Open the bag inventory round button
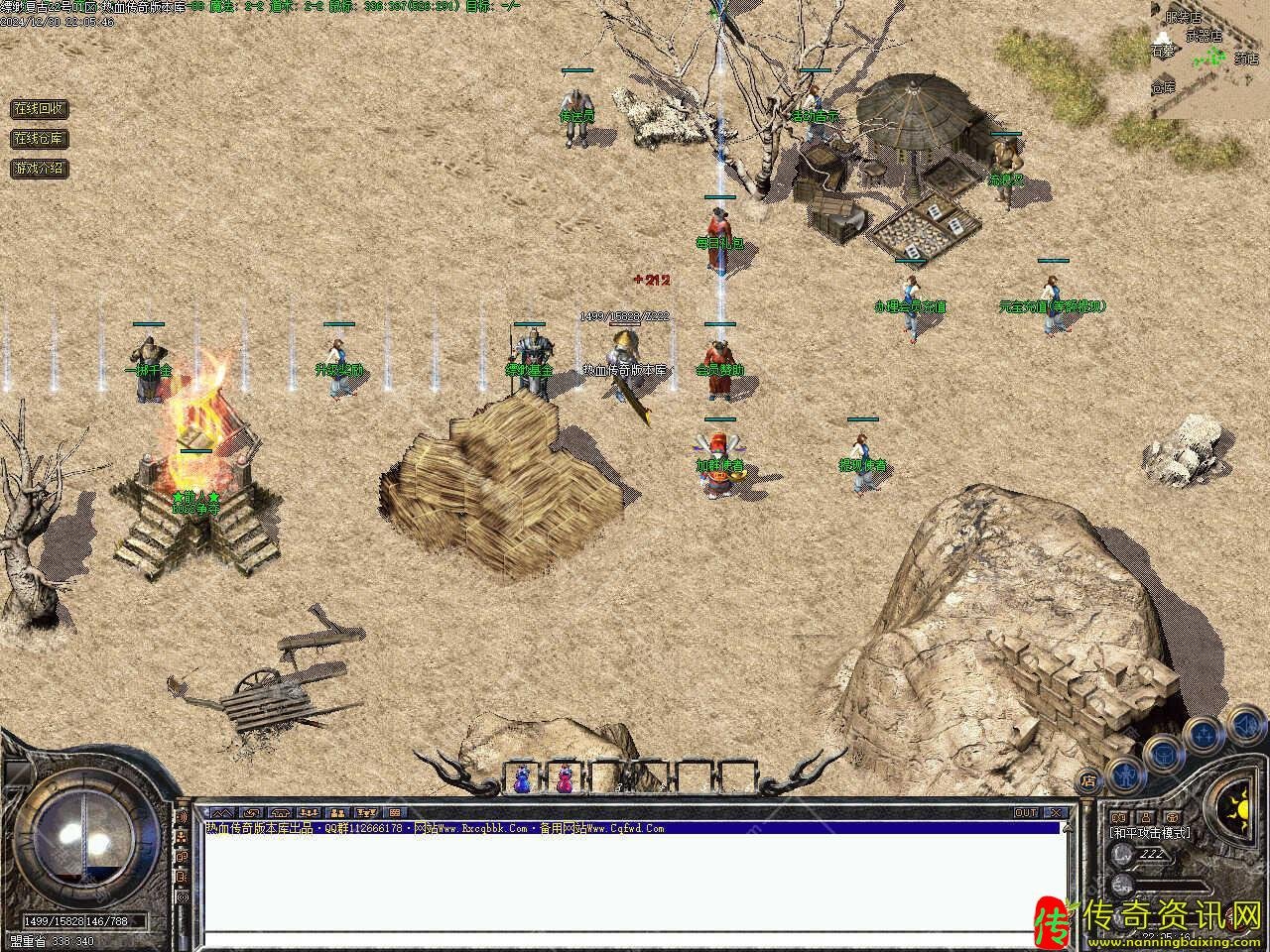Screen dimensions: 1270x952 tap(1163, 752)
